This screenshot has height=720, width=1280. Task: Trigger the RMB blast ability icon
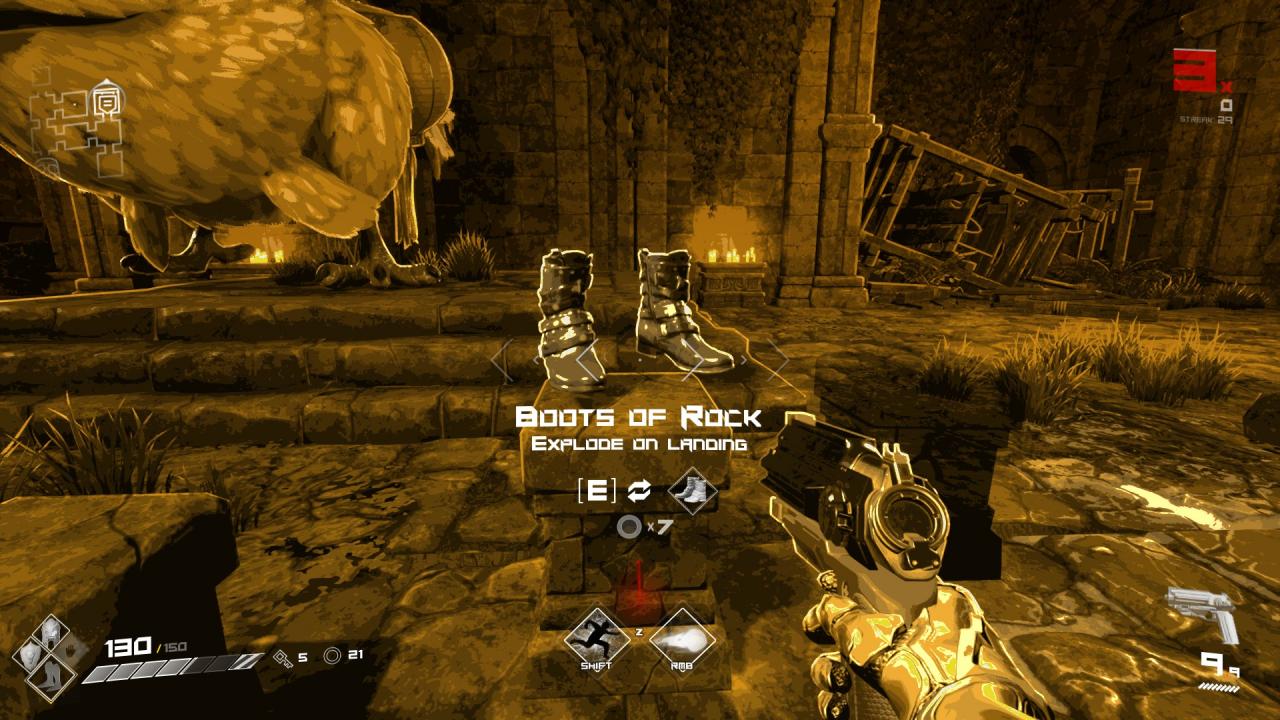point(682,637)
